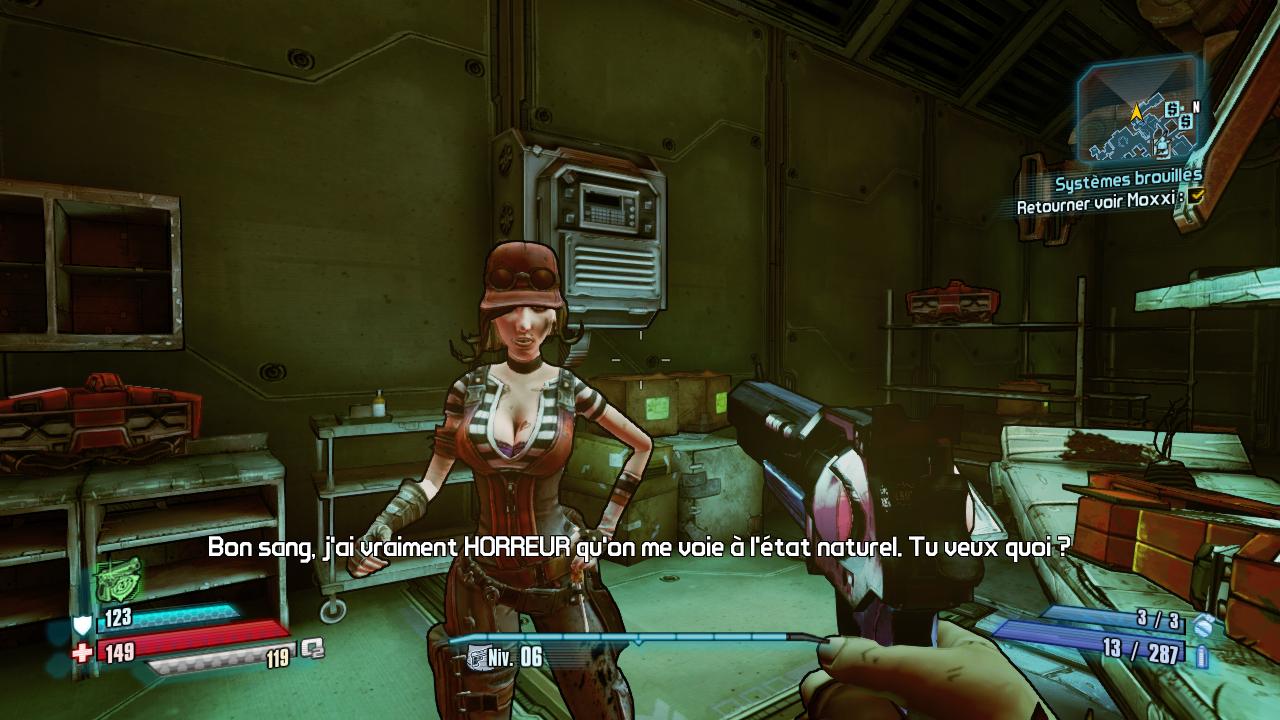Screen dimensions: 1280x720
Task: Tick the Retourner voir Moxxi objective checkbox
Action: [x=1196, y=198]
